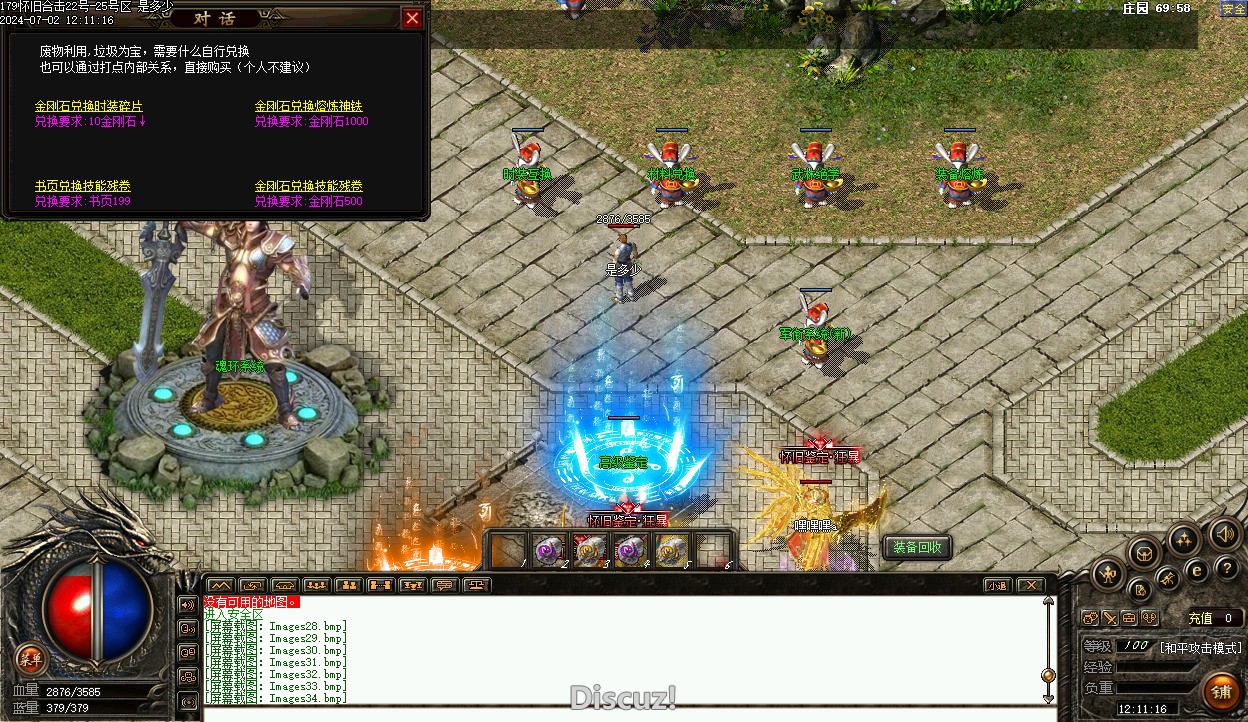Select 金刚石兑换熔炼神铁 exchange option
This screenshot has height=722, width=1248.
(x=308, y=106)
